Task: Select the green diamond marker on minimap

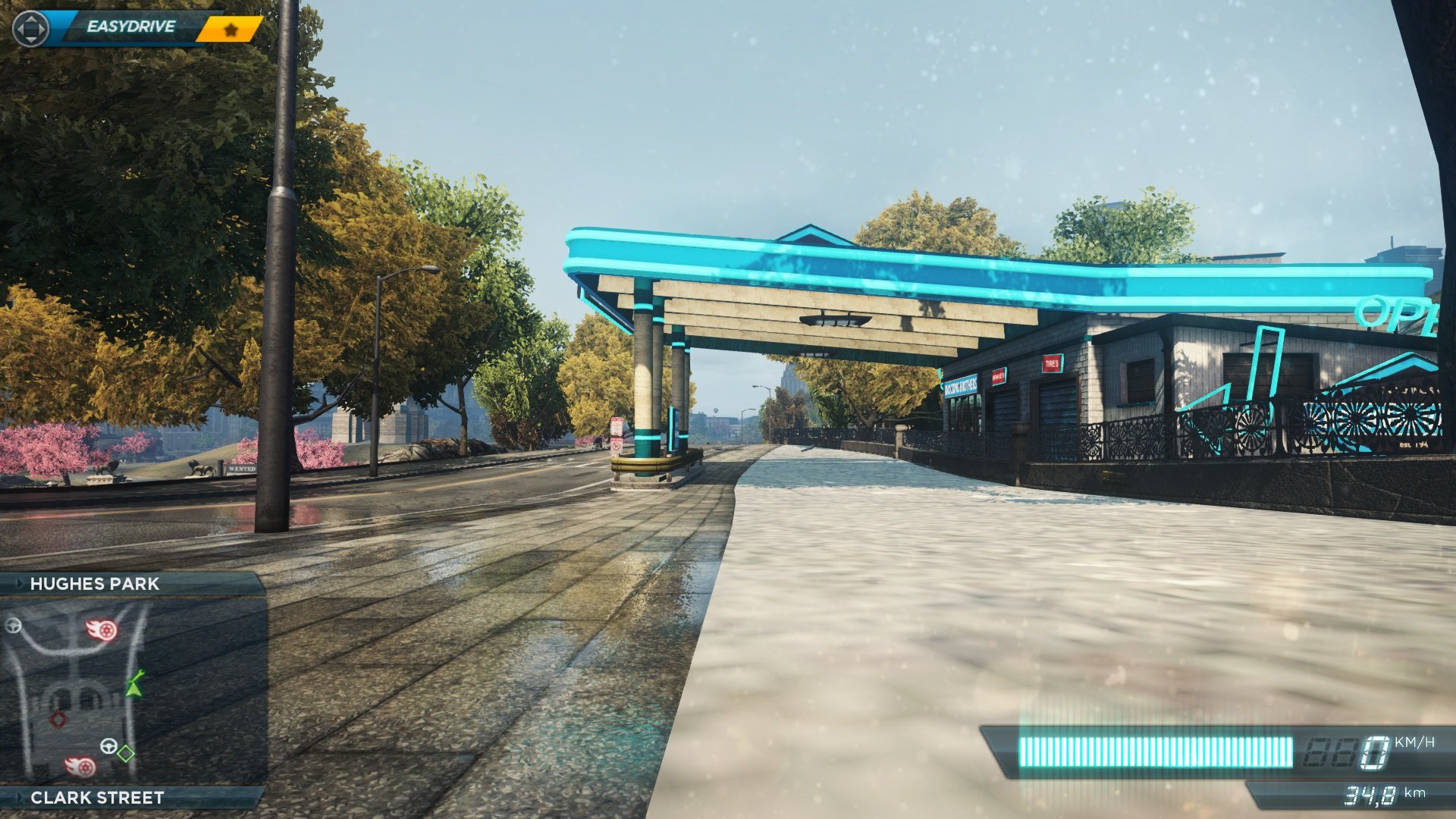Action: pyautogui.click(x=125, y=753)
